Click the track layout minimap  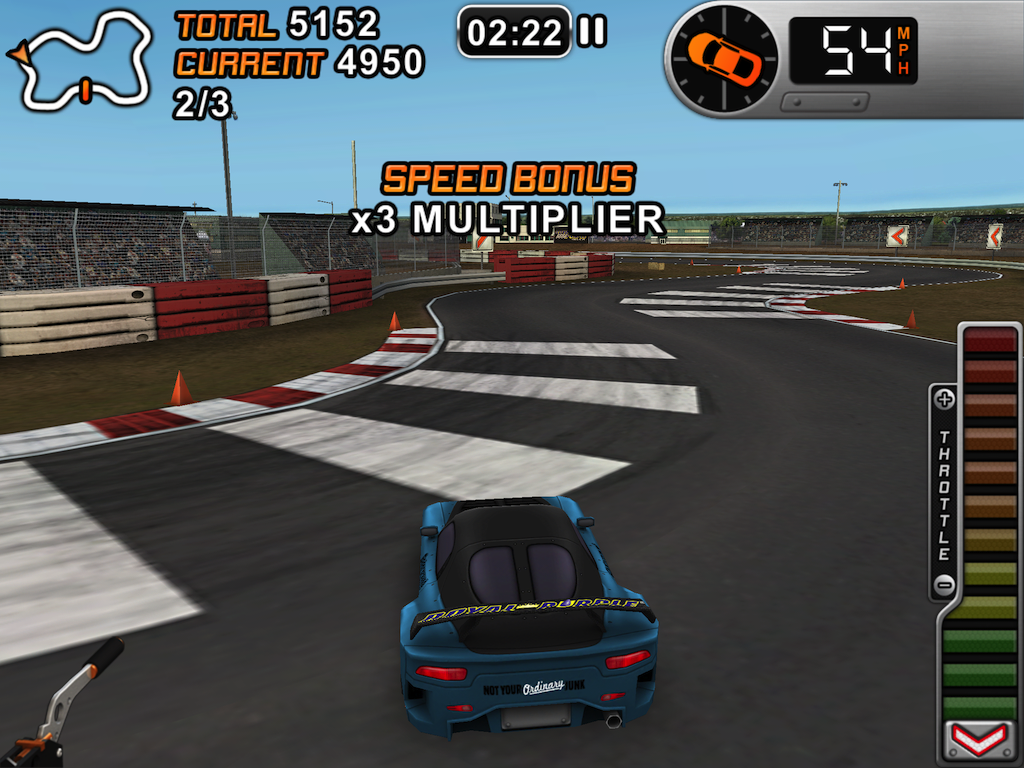(84, 60)
